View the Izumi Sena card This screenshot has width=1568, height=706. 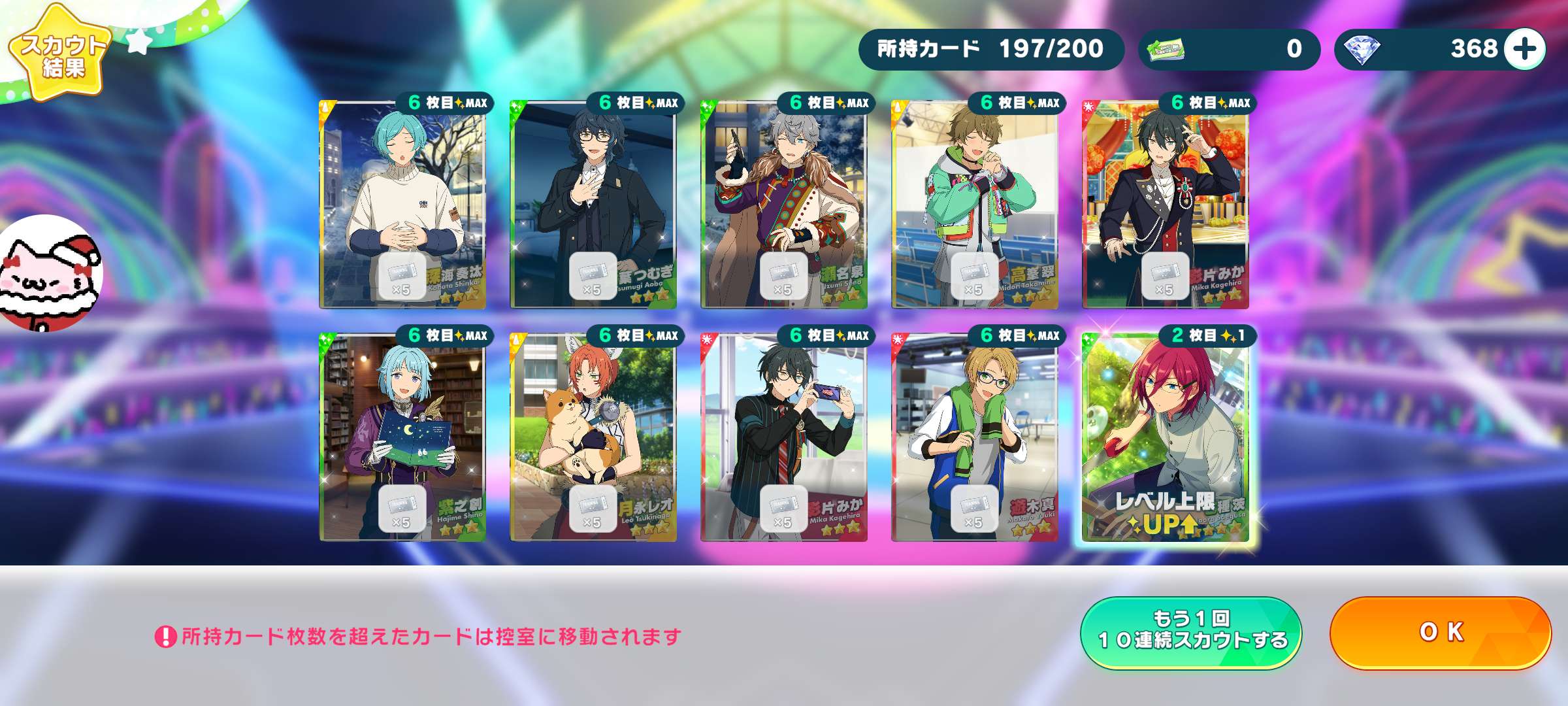784,204
